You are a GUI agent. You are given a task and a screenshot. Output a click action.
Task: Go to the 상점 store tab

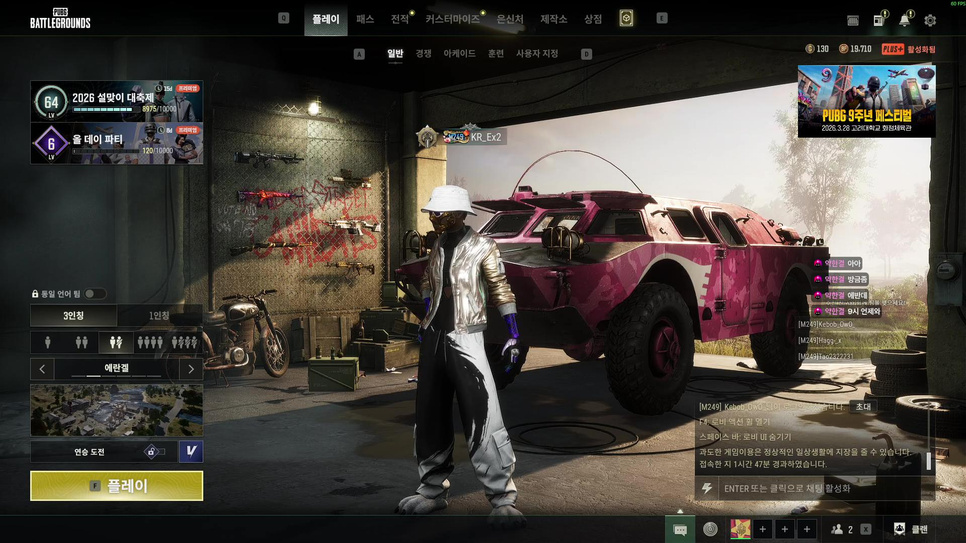pos(593,19)
